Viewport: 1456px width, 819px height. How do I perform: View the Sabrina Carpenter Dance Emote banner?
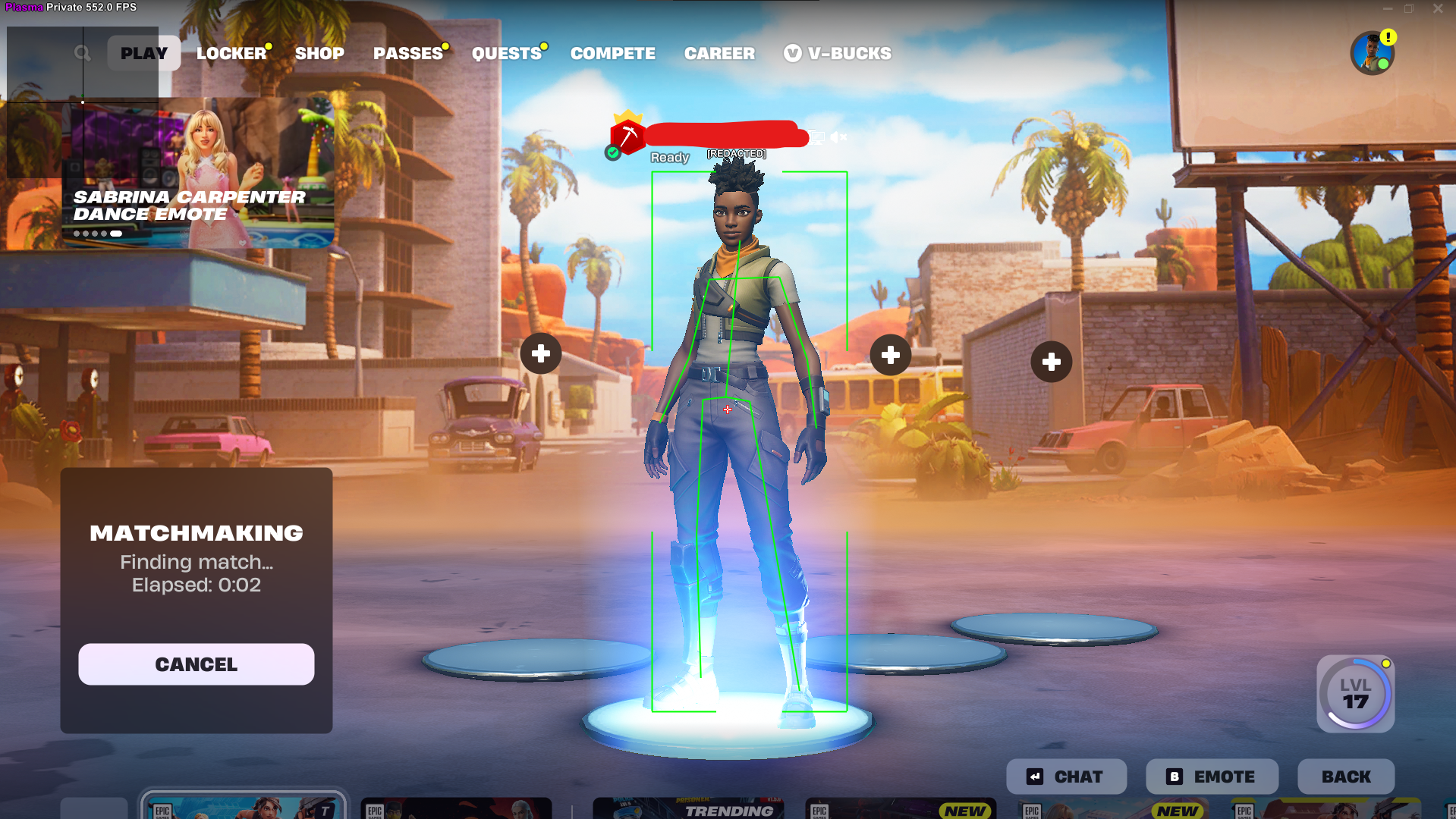point(198,174)
